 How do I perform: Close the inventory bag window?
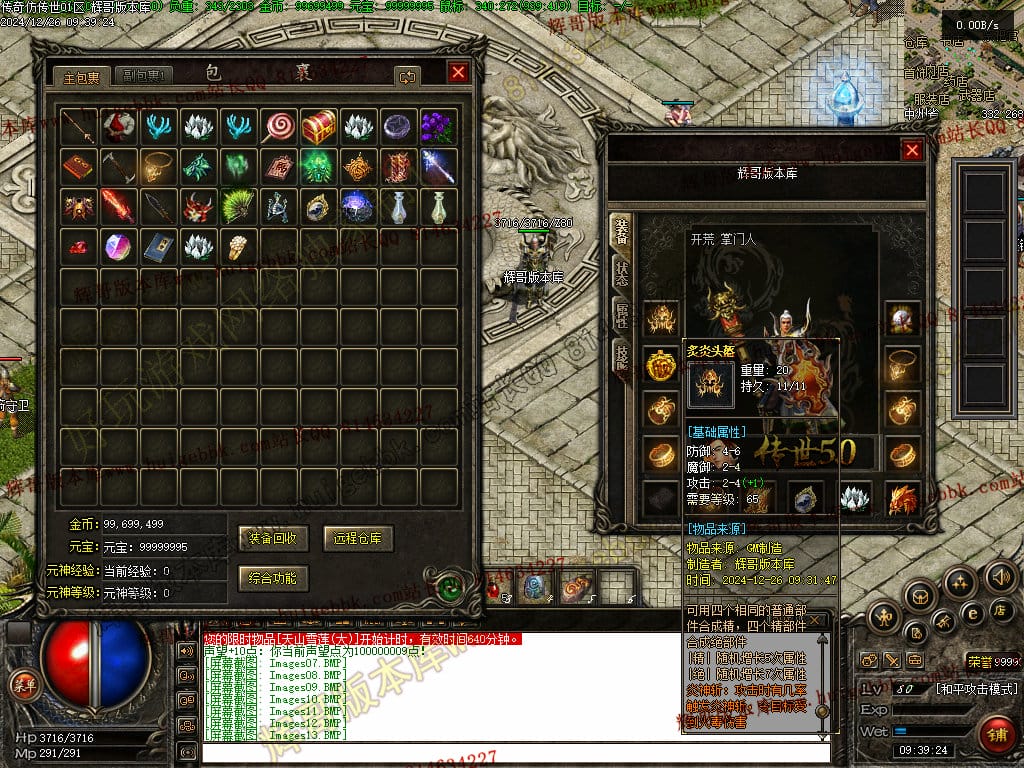[458, 73]
